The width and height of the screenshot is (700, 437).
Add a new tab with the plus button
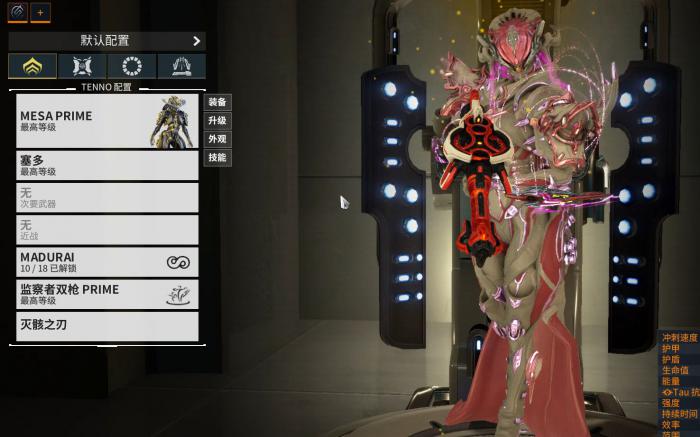click(41, 13)
